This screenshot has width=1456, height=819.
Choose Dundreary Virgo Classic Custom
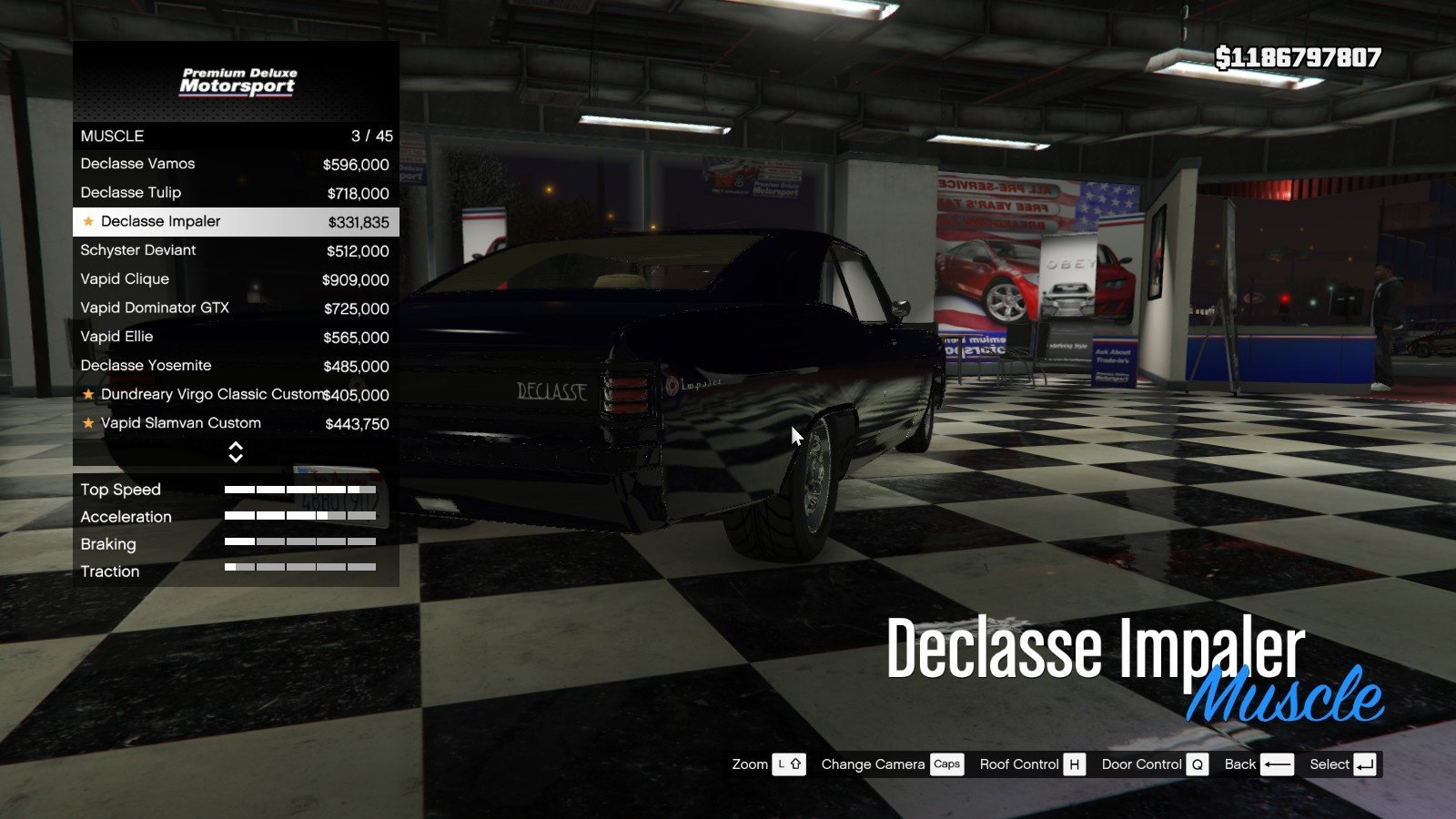235,395
